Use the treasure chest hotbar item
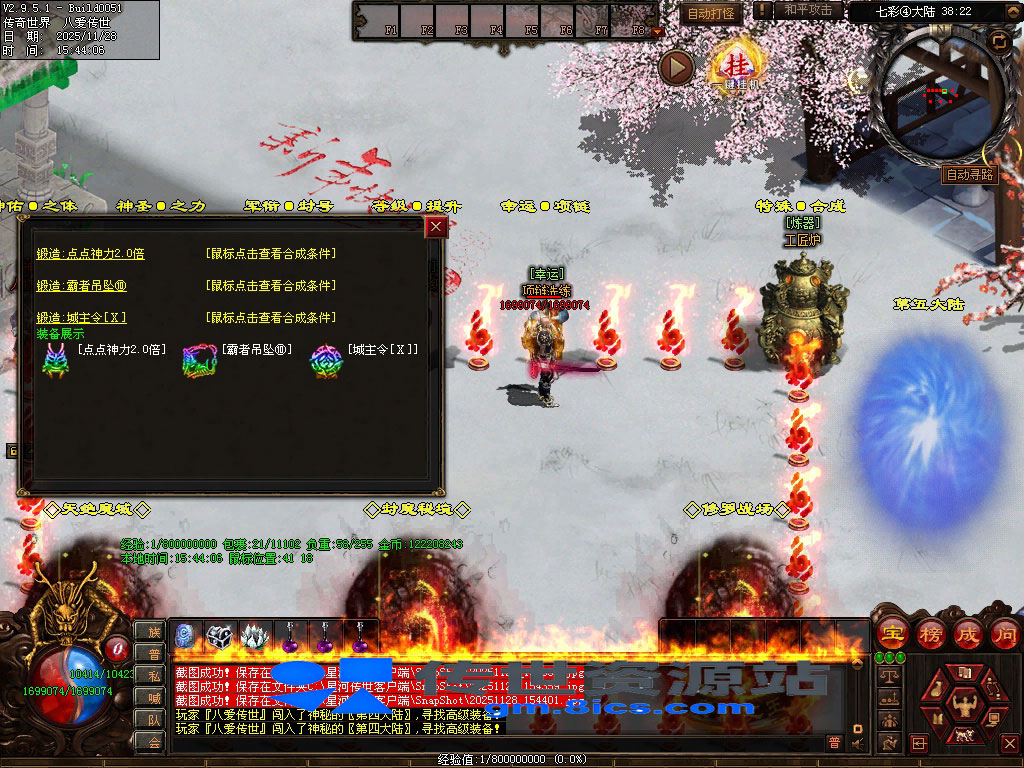The width and height of the screenshot is (1024, 768). click(x=219, y=636)
